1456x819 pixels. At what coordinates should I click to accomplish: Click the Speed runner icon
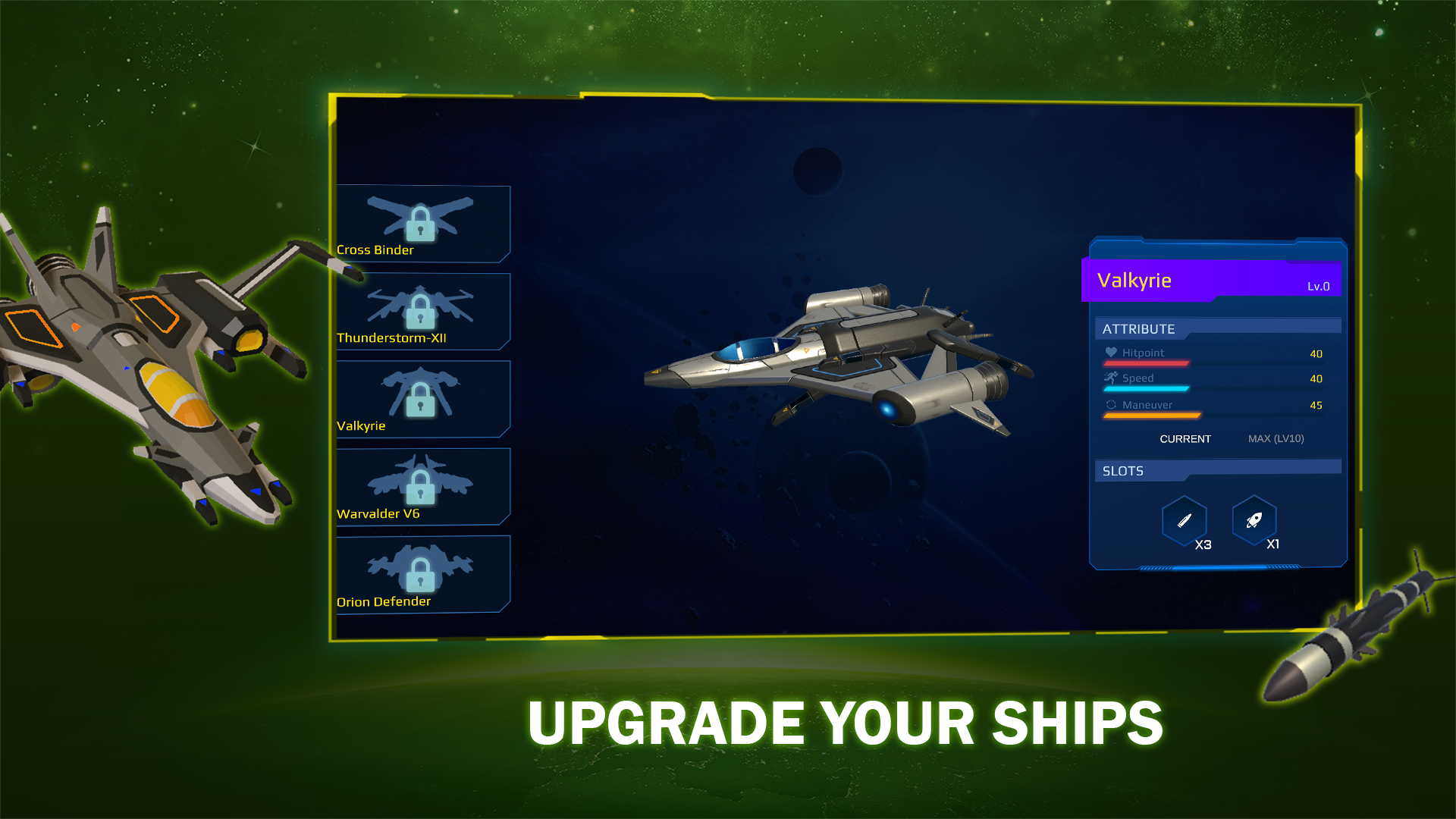(x=1111, y=377)
